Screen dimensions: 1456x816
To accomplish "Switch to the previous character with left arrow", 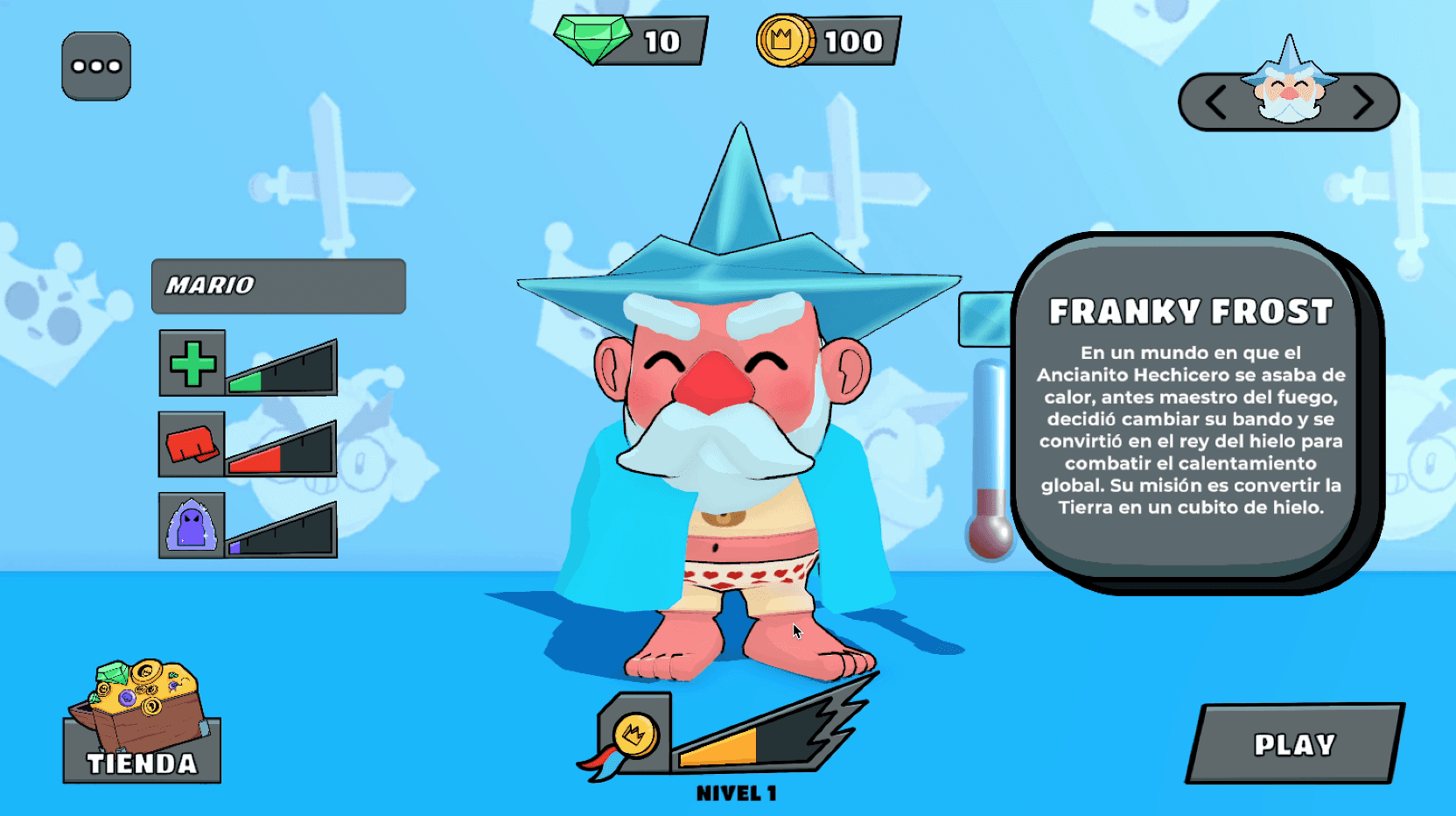I will (1215, 102).
